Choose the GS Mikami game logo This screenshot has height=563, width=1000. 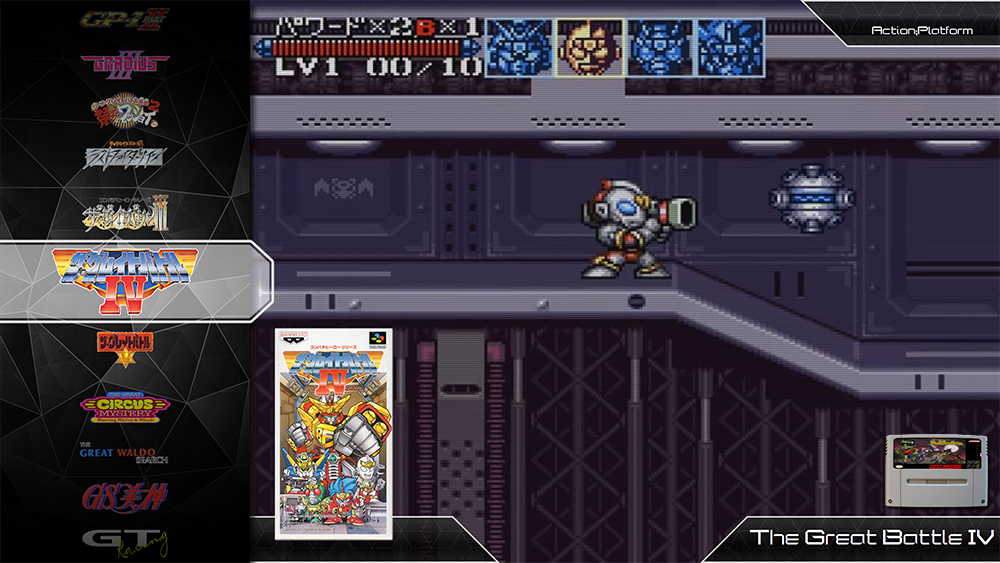[125, 496]
